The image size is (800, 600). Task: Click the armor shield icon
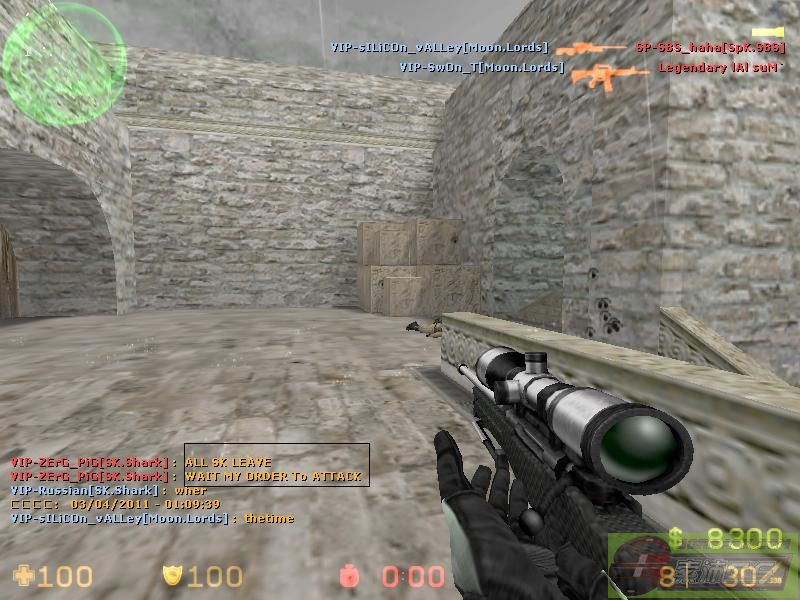coord(171,576)
